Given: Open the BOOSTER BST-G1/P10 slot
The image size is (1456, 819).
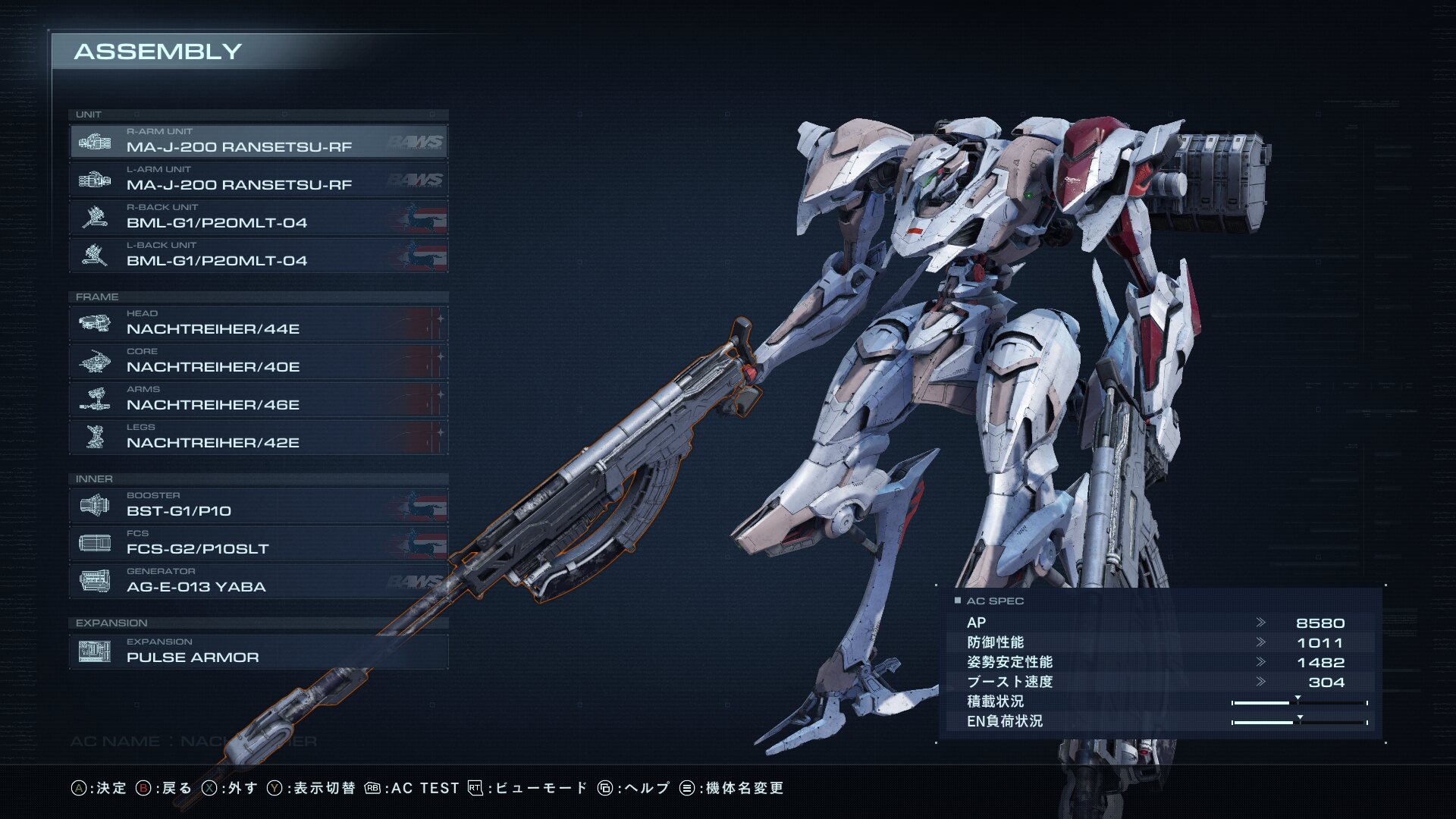Looking at the screenshot, I should pyautogui.click(x=258, y=506).
